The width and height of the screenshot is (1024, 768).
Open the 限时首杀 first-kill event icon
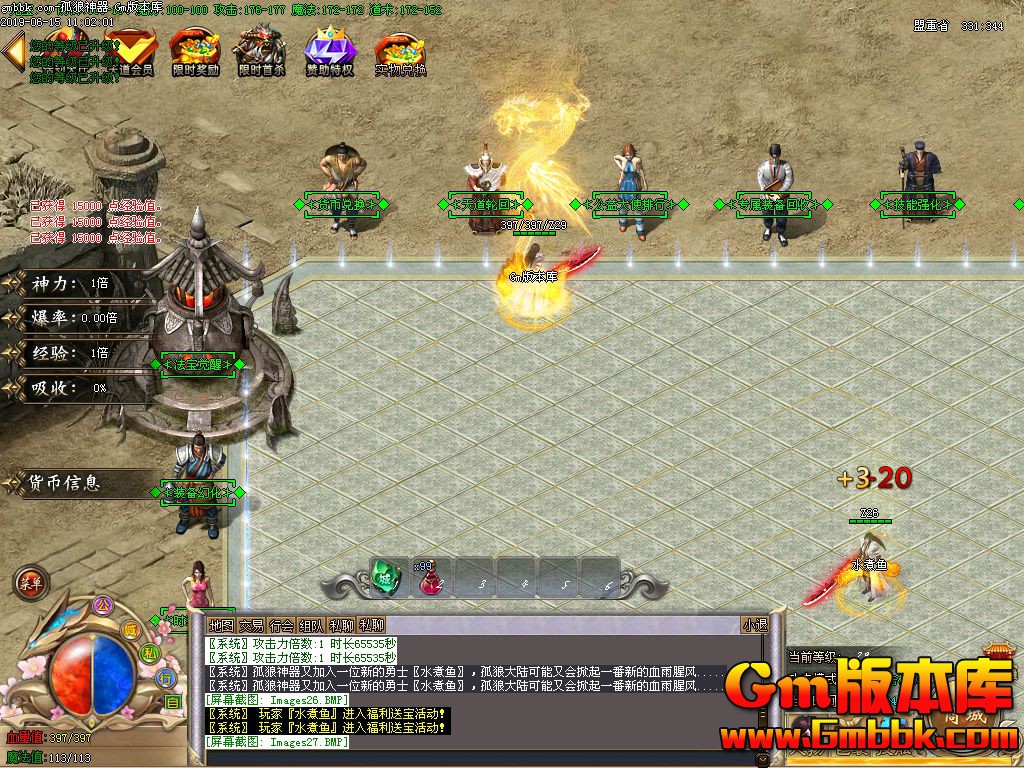(261, 50)
